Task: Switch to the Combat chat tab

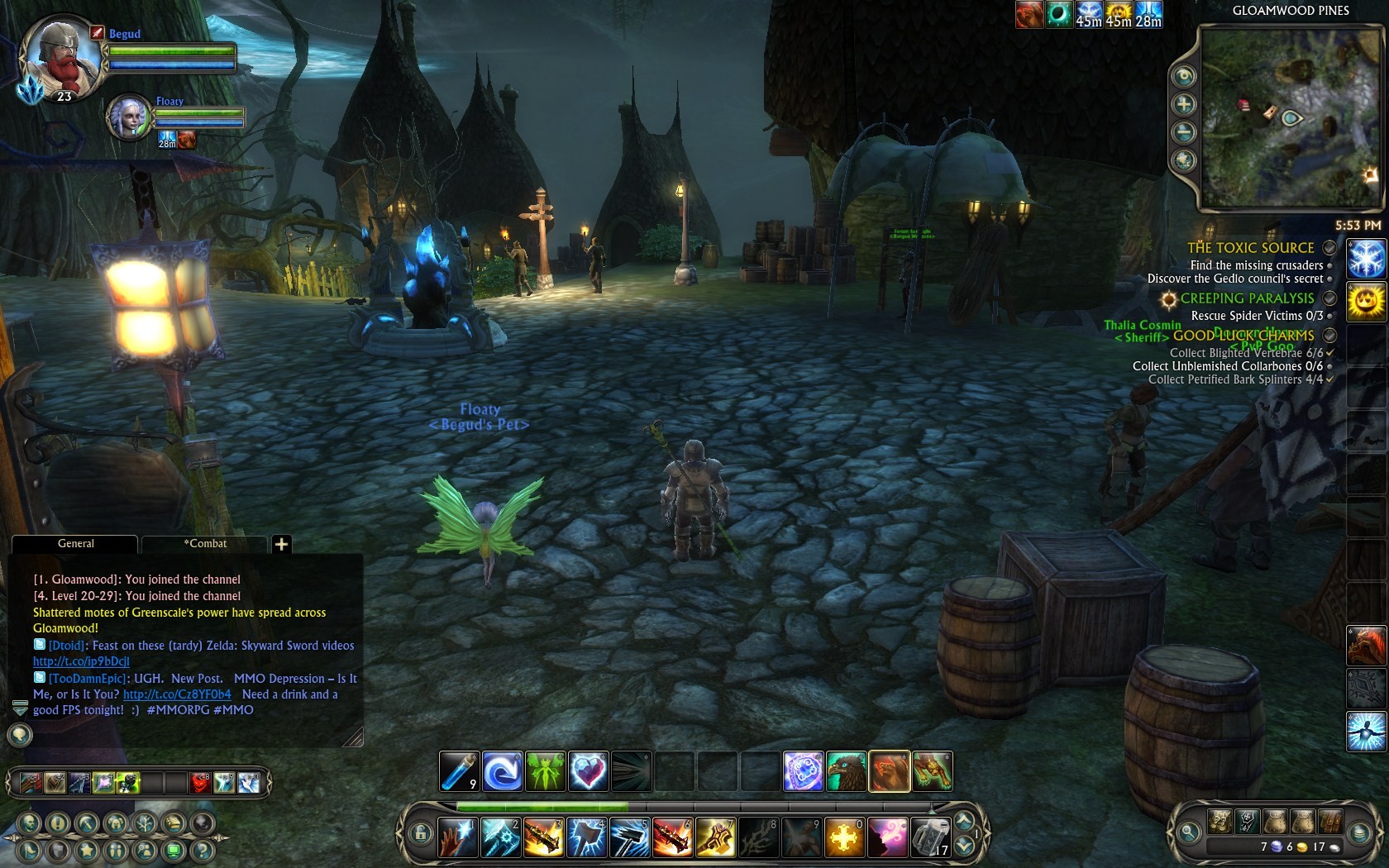Action: click(x=205, y=544)
